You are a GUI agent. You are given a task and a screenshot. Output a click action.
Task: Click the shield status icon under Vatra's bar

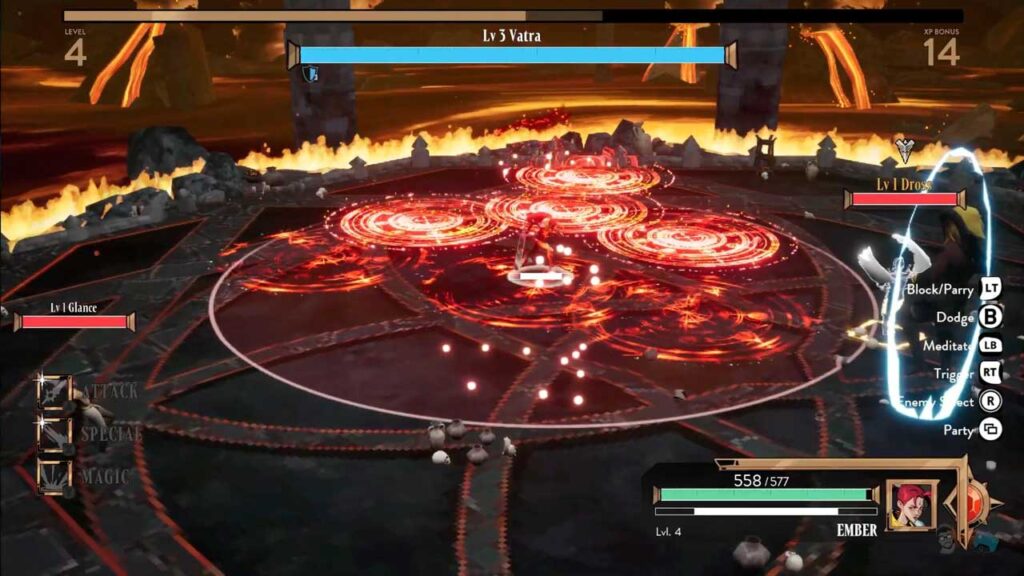311,74
